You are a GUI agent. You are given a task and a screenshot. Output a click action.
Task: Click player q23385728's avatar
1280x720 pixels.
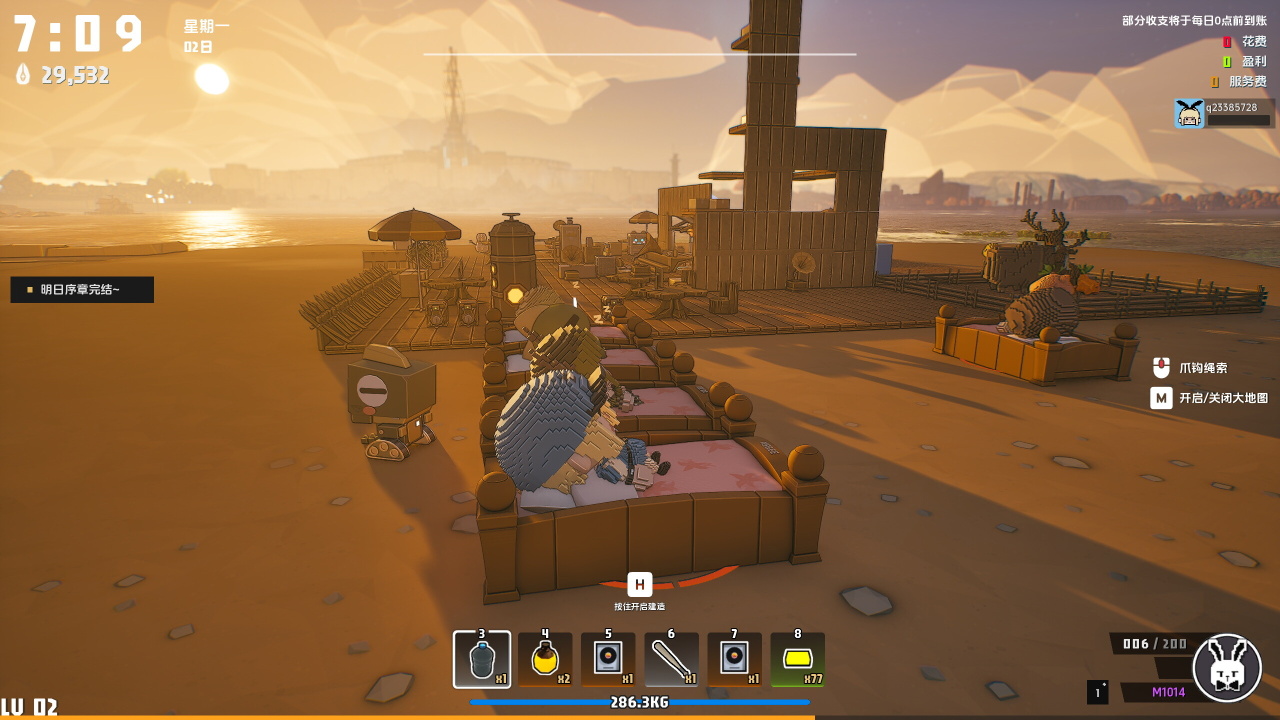pos(1189,113)
